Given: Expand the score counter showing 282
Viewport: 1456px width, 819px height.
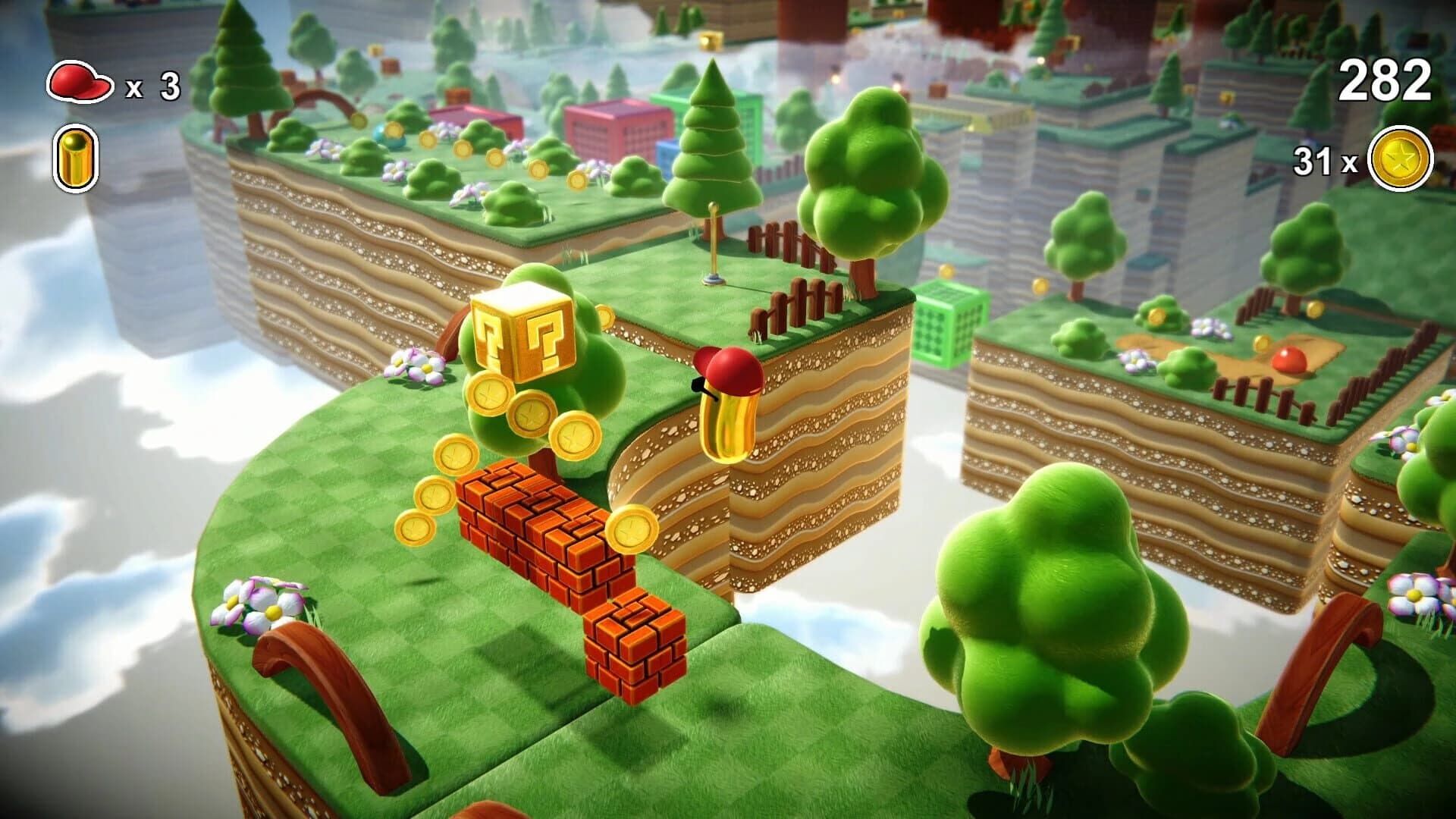Looking at the screenshot, I should coord(1384,78).
